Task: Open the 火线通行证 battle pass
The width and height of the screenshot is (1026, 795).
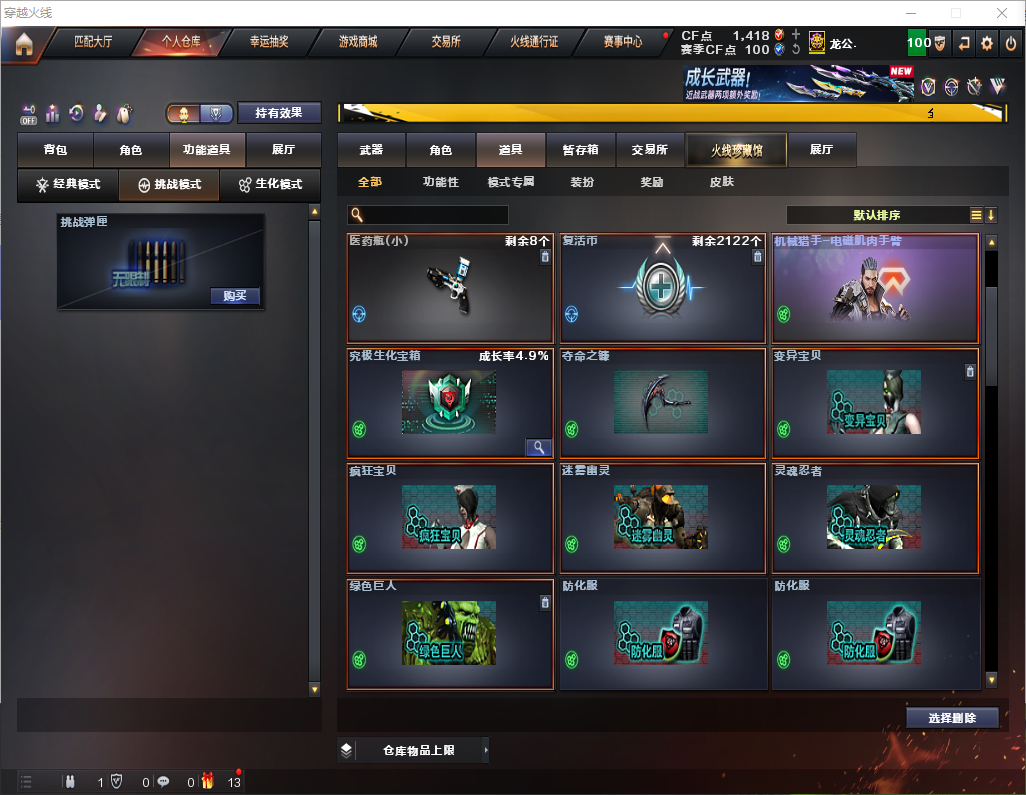Action: click(x=534, y=43)
